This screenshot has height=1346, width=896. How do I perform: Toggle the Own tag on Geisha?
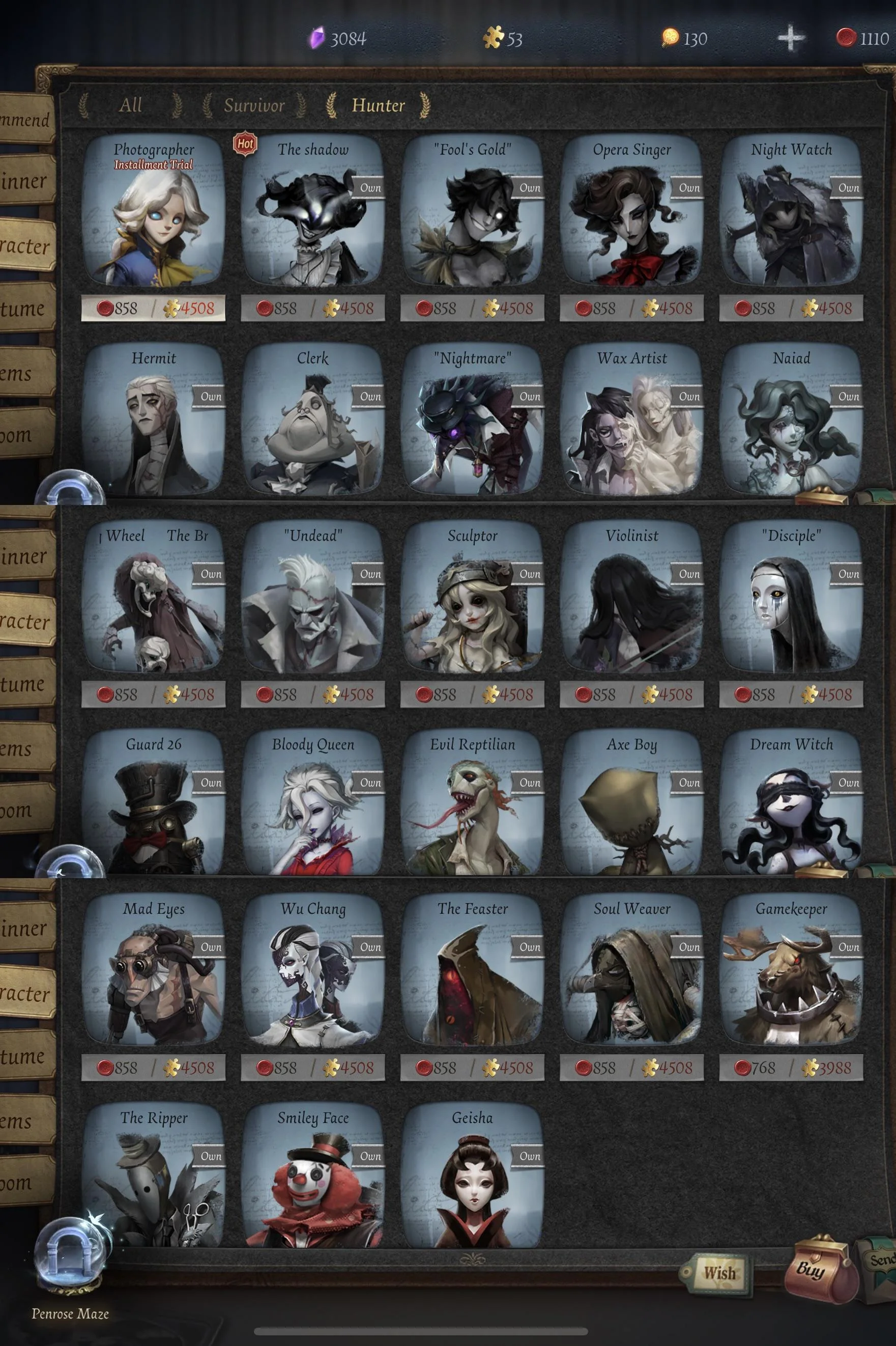click(x=529, y=1156)
